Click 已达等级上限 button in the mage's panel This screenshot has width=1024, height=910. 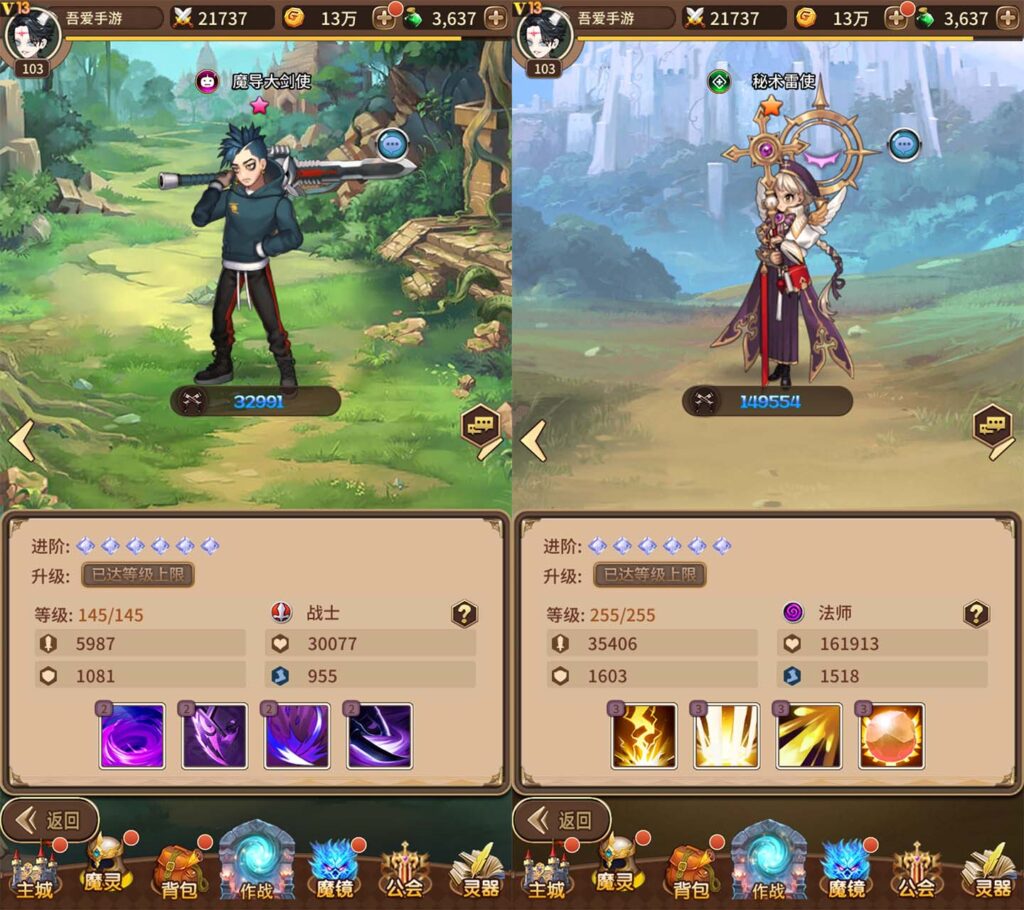pyautogui.click(x=650, y=574)
